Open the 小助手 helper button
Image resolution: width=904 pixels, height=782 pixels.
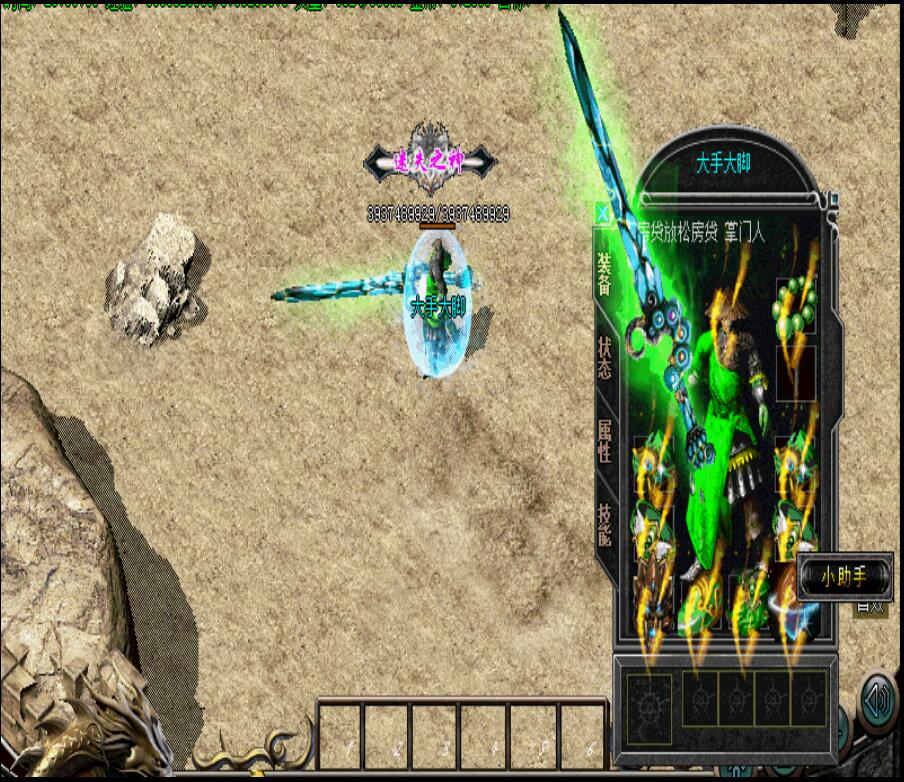pos(844,577)
